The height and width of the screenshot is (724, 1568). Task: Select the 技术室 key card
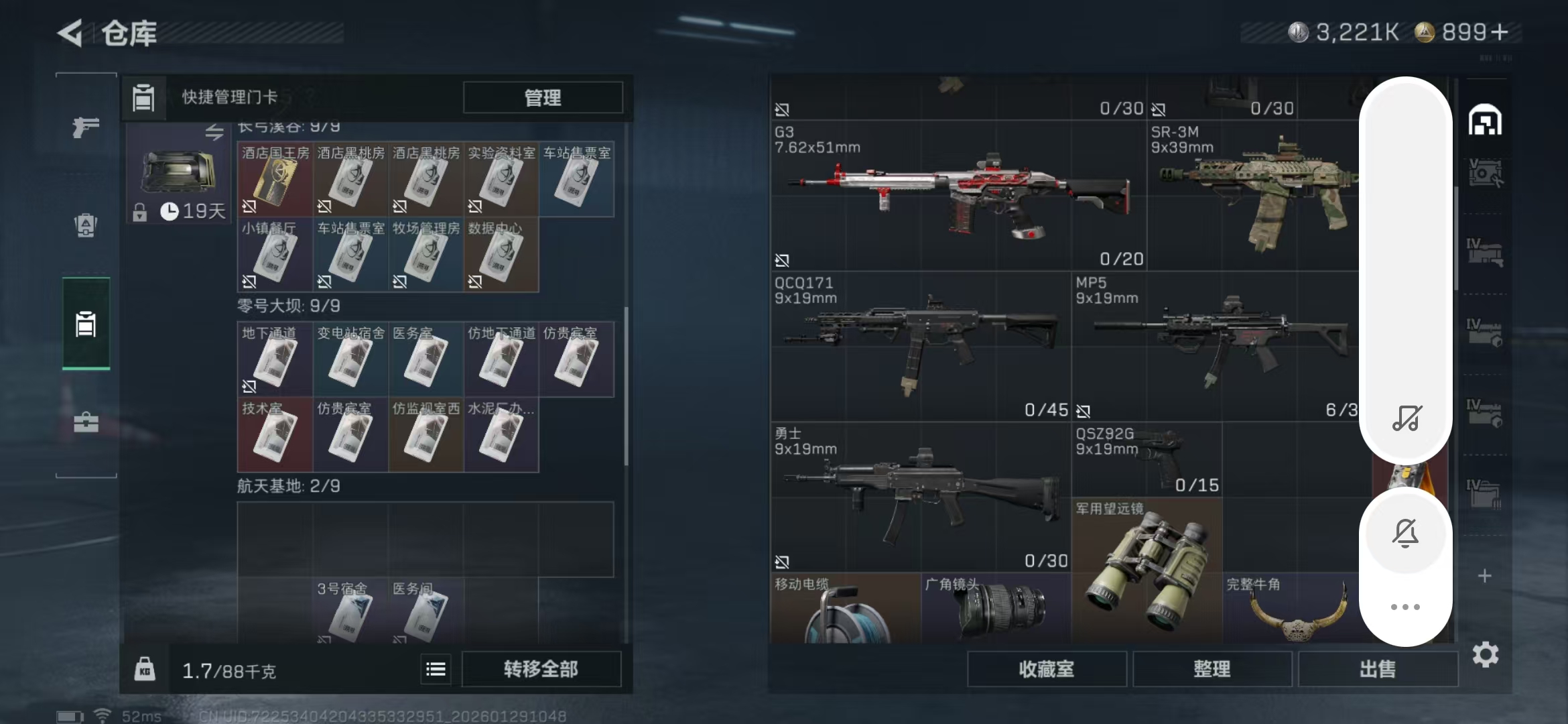[x=275, y=435]
